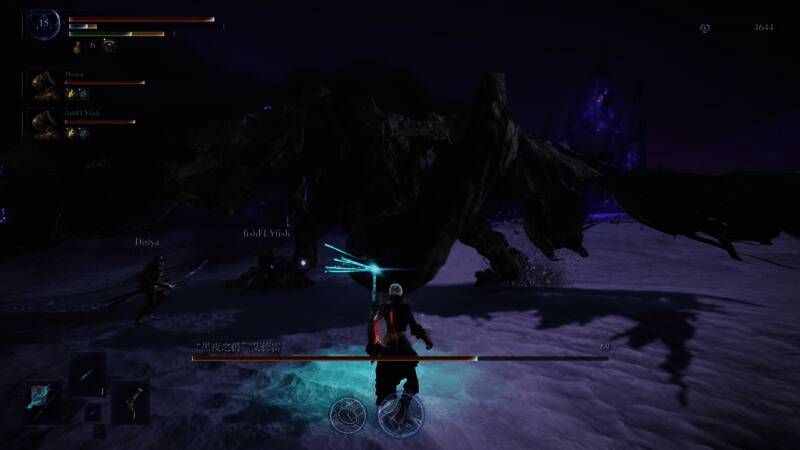
Task: Click the level 15 character emblem
Action: coord(44,22)
